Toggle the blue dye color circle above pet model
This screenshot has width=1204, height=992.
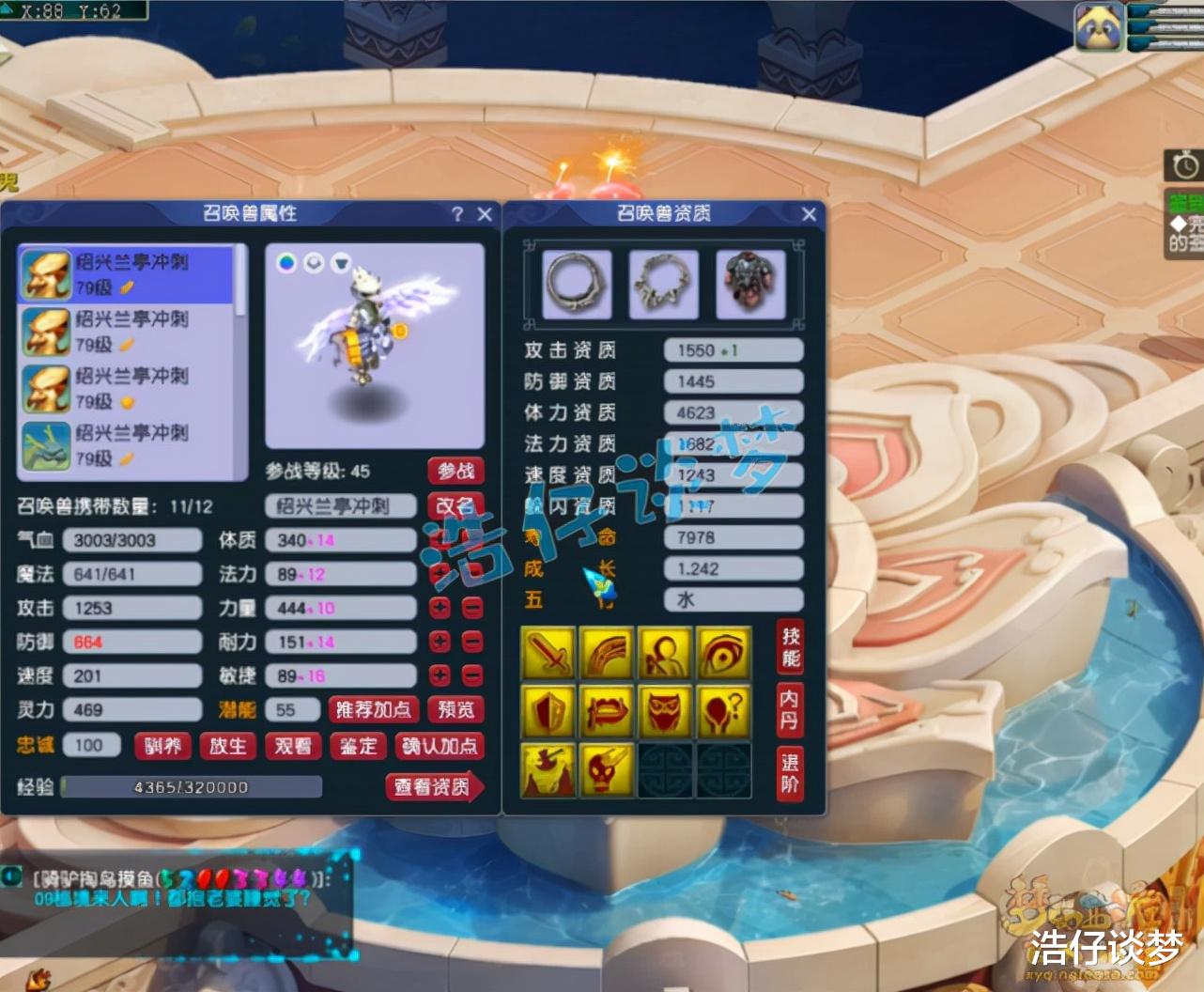[286, 261]
